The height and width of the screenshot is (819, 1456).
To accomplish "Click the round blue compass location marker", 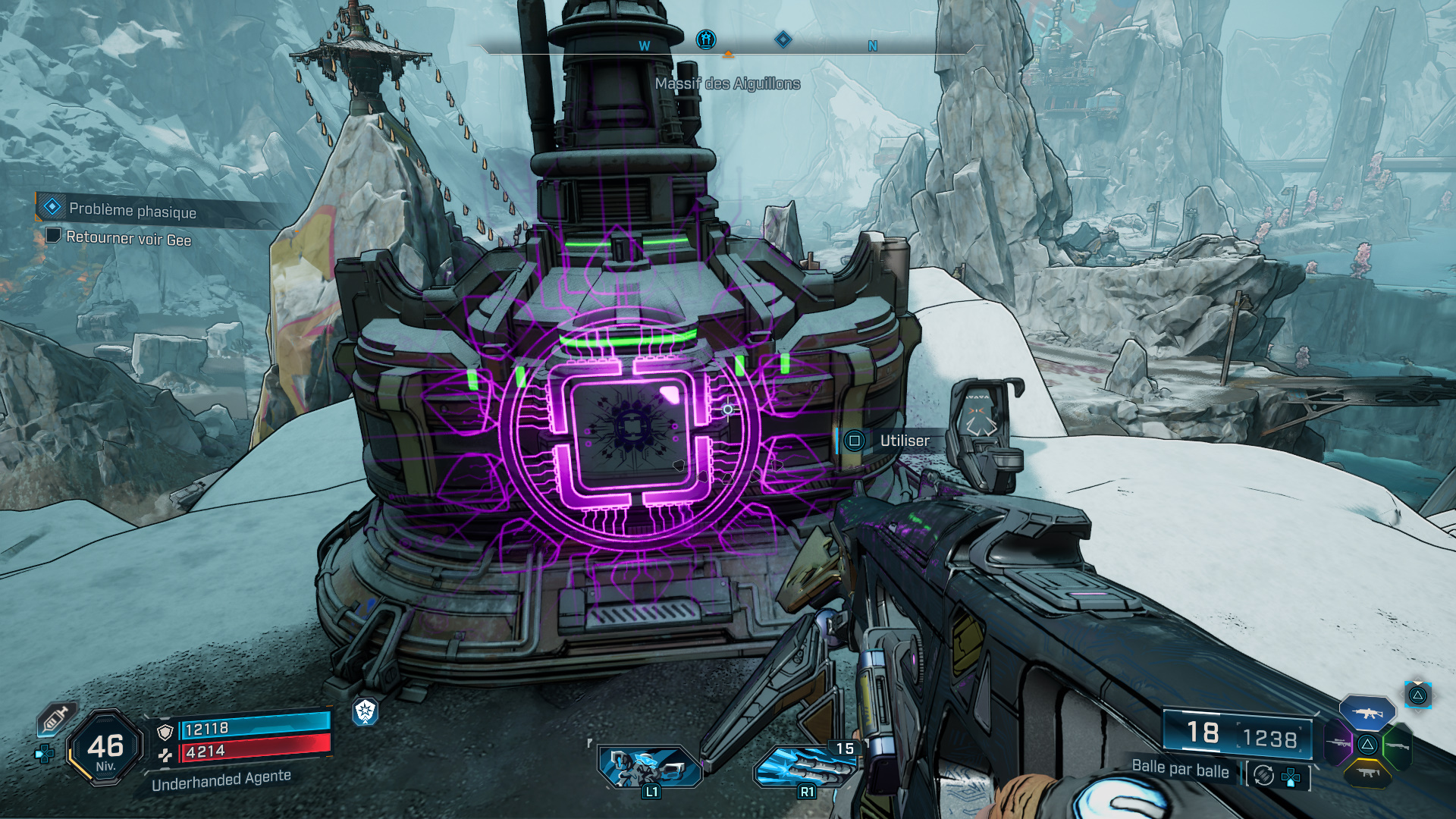I will [x=706, y=39].
